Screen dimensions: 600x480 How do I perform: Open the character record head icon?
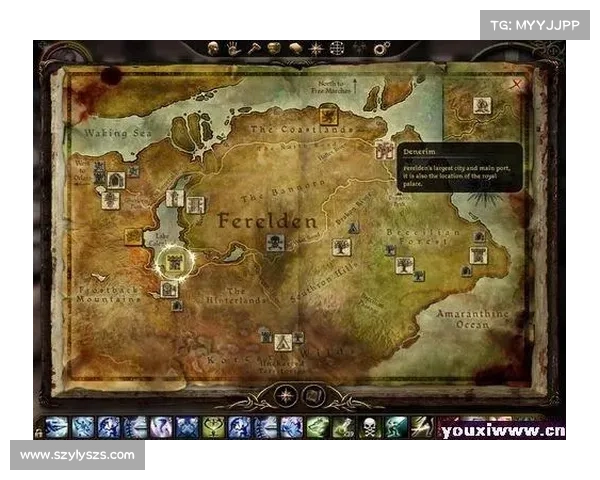pos(213,47)
